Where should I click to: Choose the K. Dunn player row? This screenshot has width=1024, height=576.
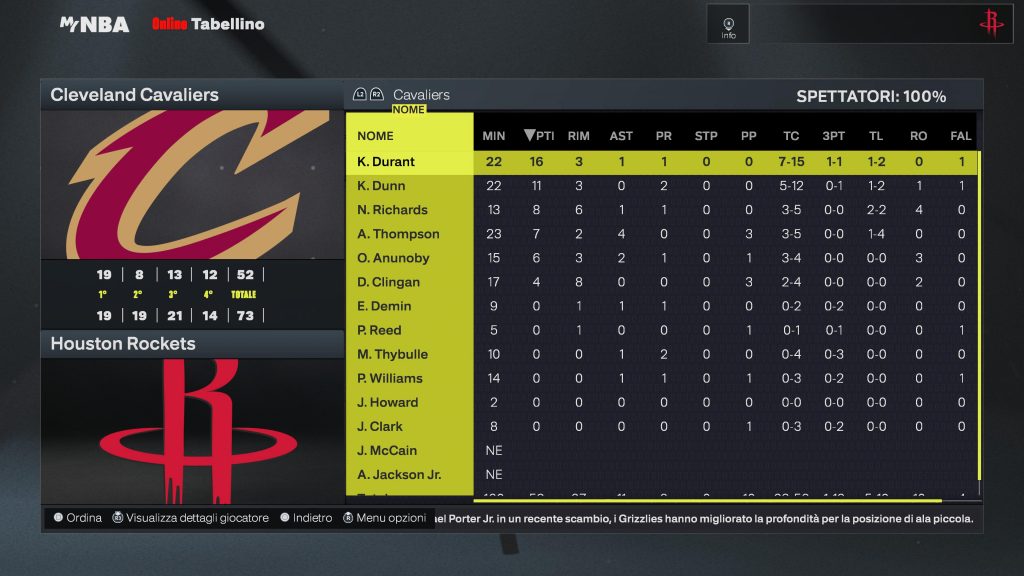click(x=381, y=186)
